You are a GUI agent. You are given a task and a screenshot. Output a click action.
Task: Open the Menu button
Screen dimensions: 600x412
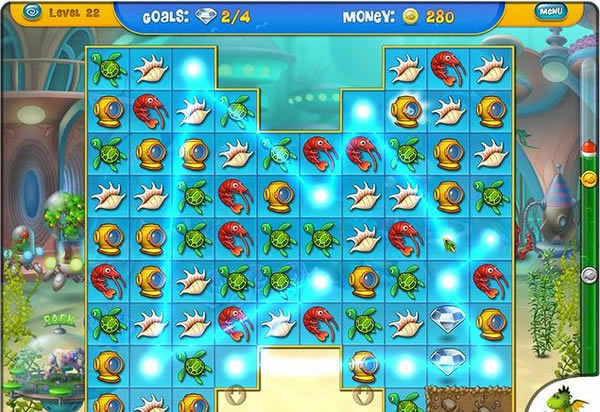tap(550, 12)
